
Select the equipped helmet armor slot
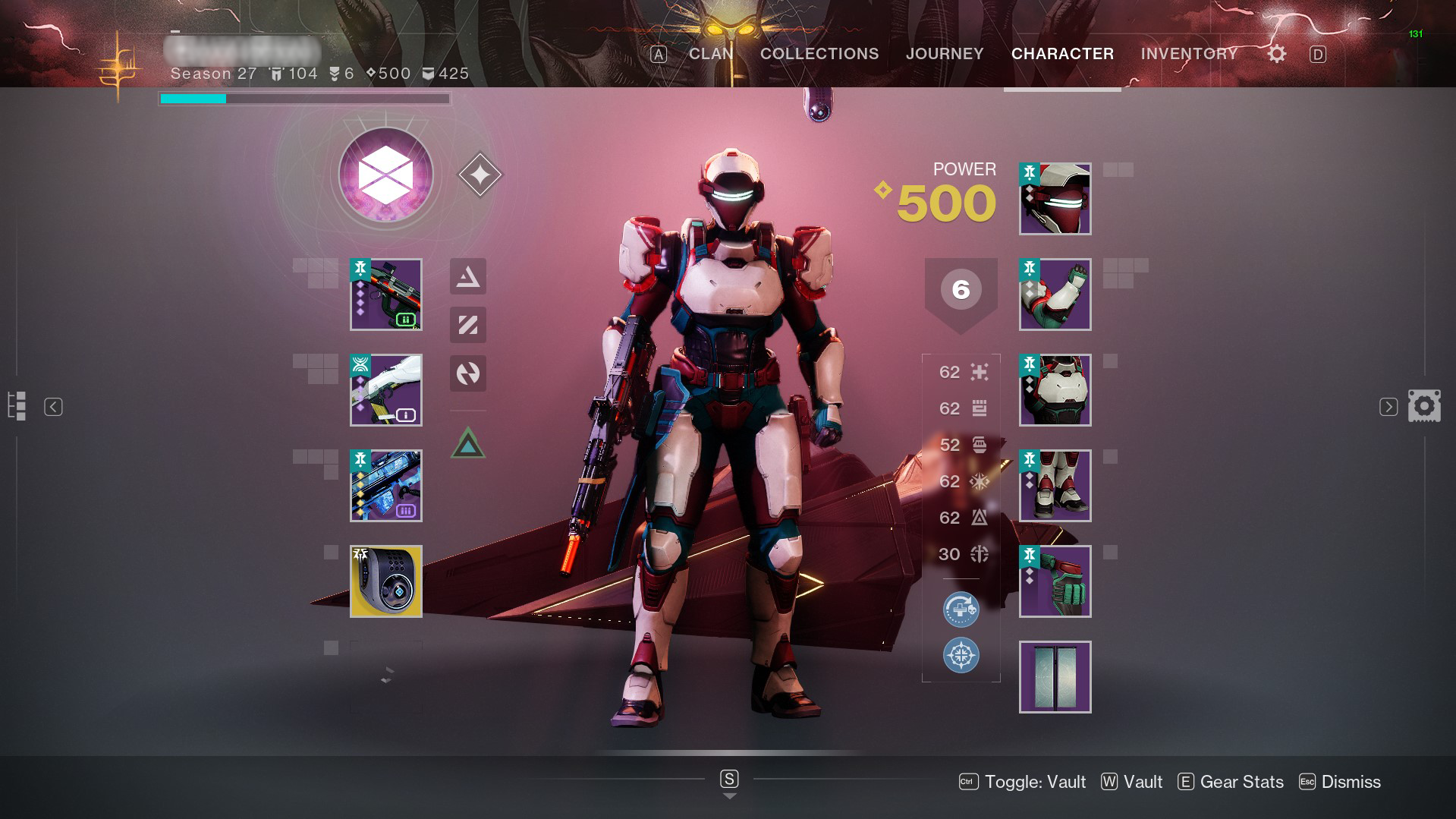click(x=1055, y=199)
